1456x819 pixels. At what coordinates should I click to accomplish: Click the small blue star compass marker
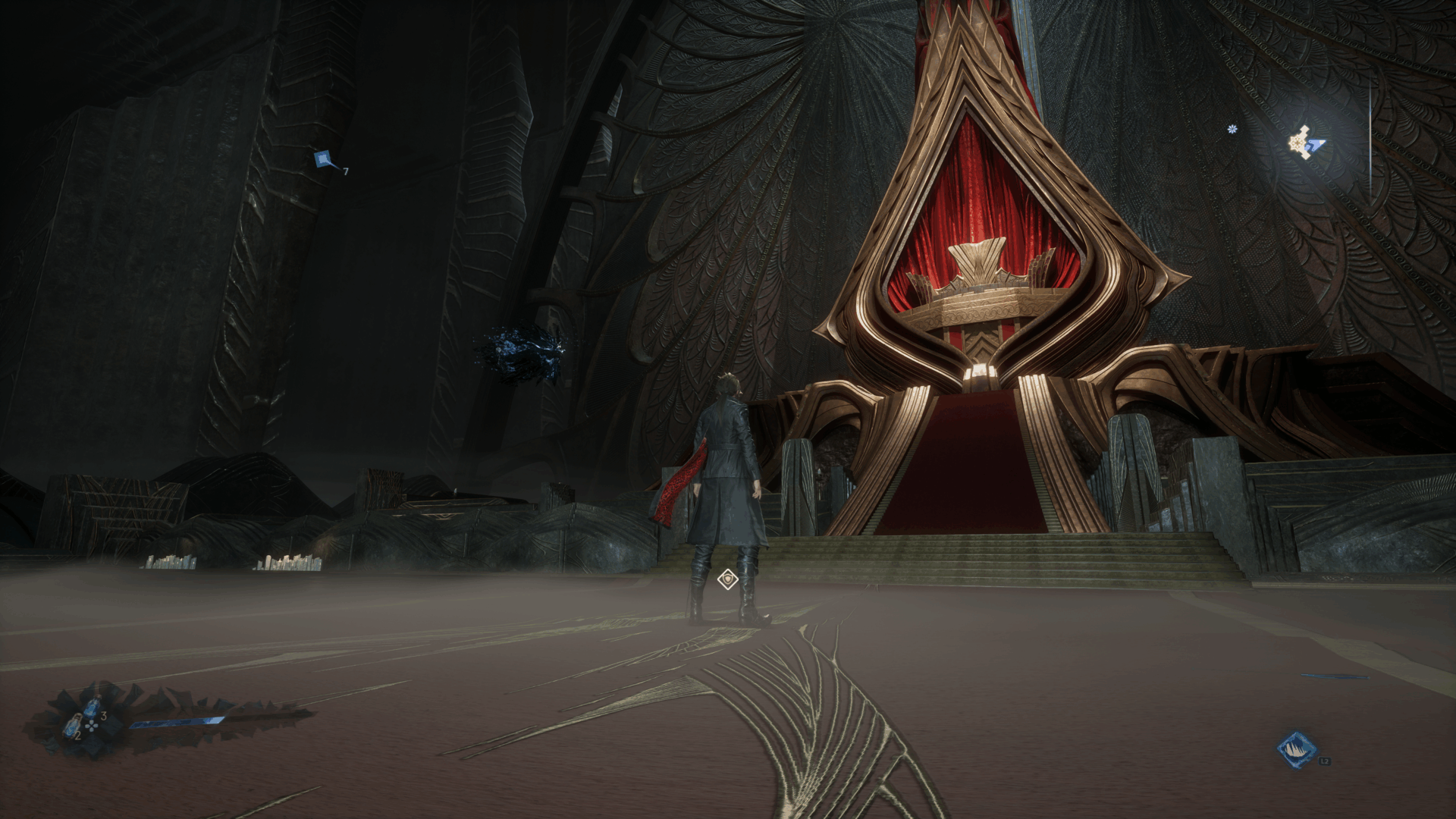pyautogui.click(x=1232, y=130)
